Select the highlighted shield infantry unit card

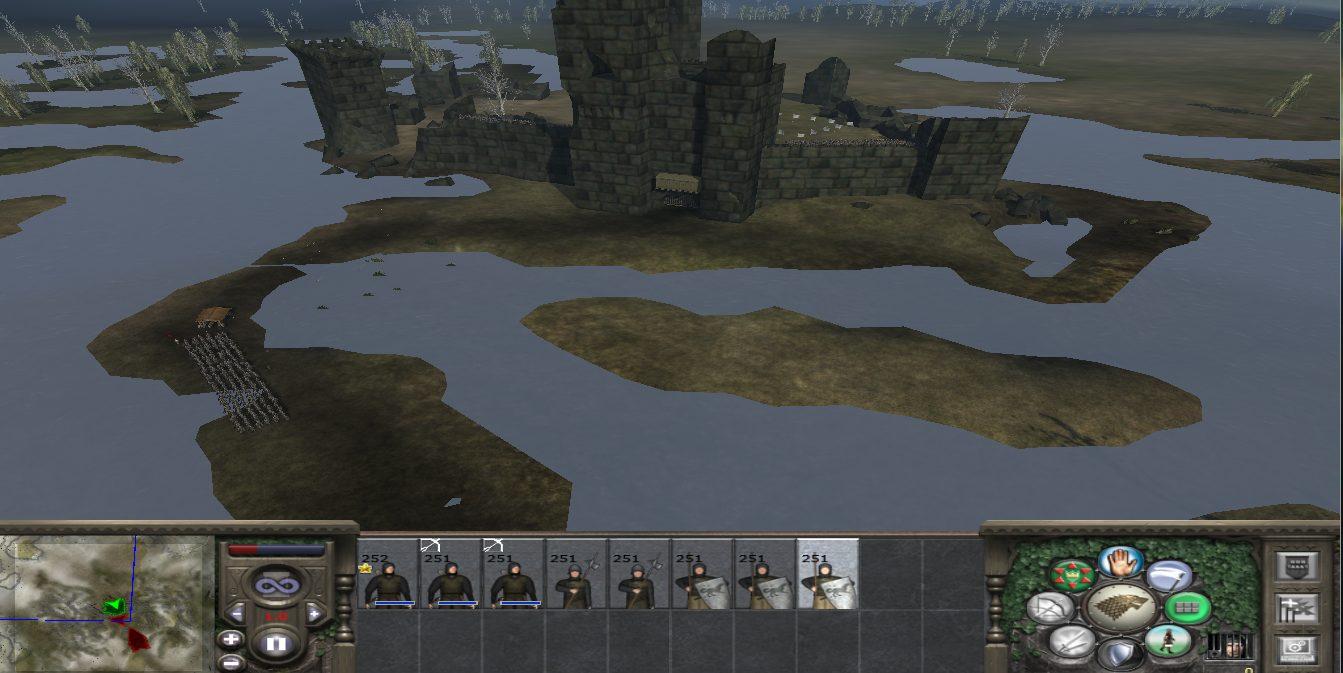[x=827, y=575]
